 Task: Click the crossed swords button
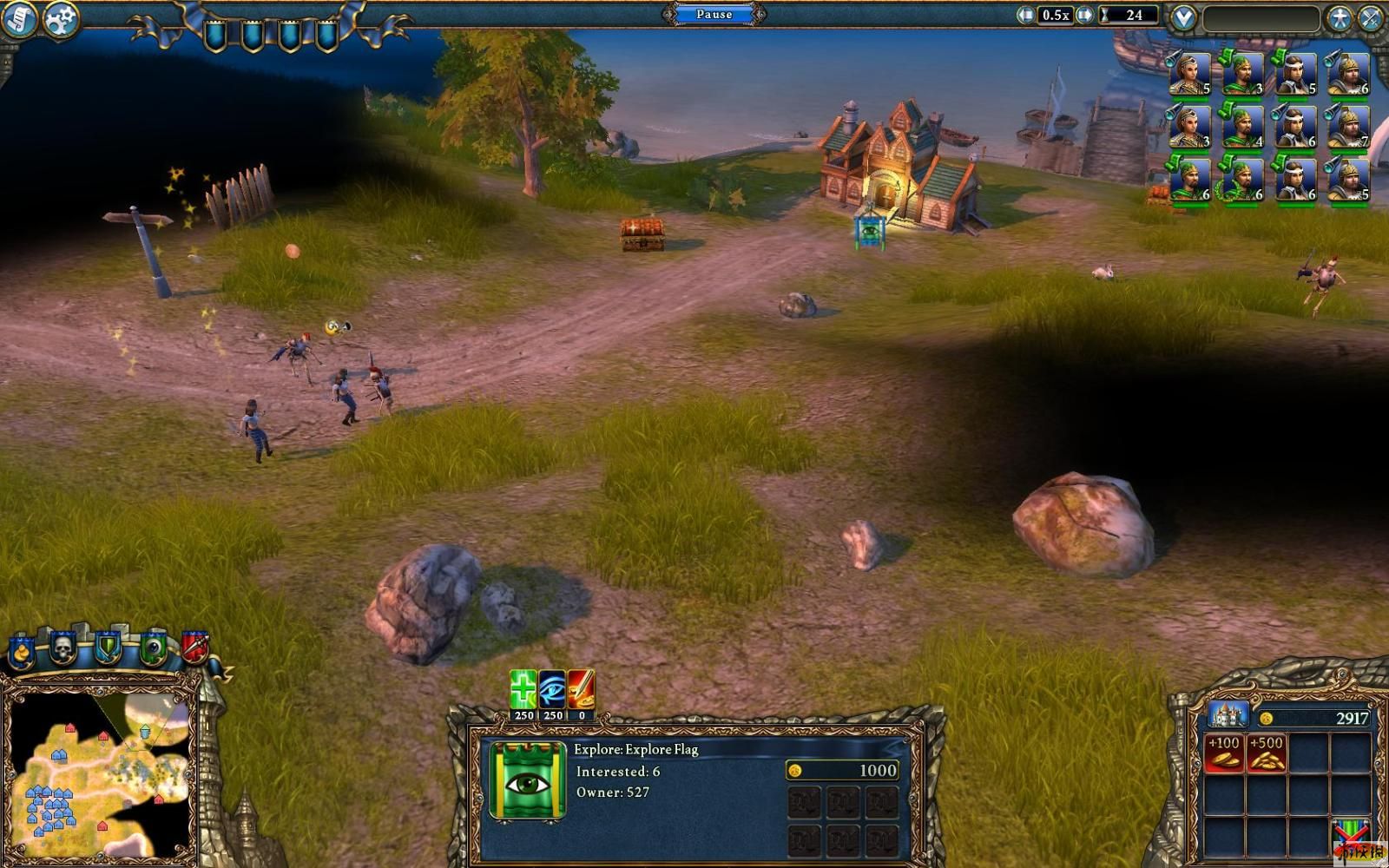1371,18
